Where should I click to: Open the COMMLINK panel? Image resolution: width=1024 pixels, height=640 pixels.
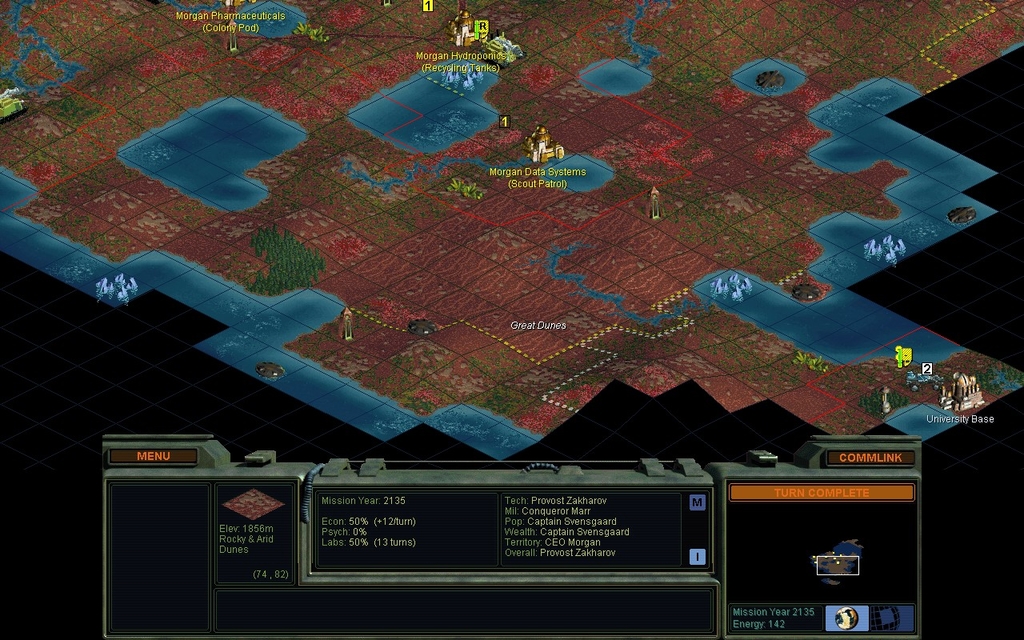(870, 458)
